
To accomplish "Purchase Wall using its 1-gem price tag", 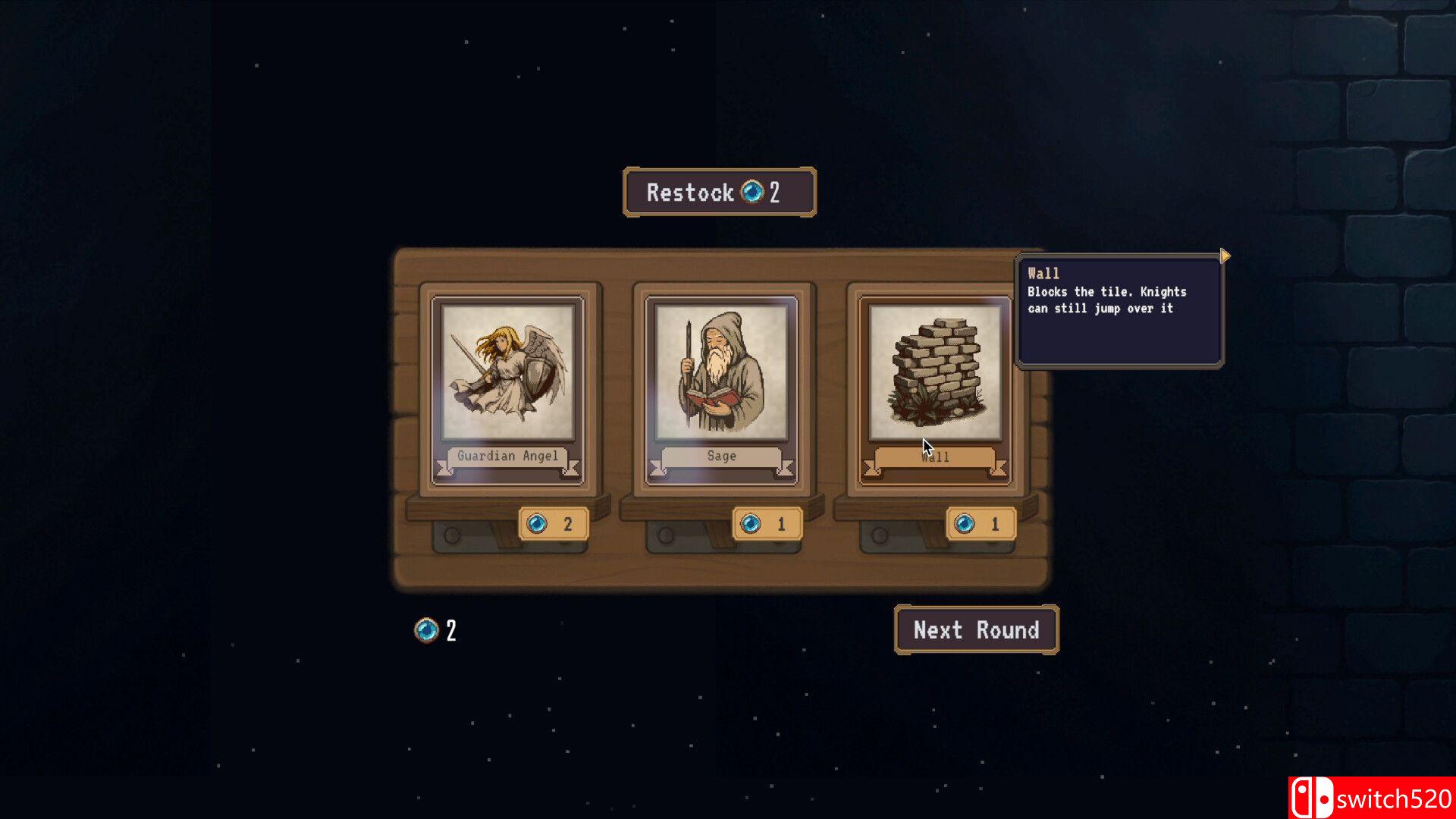I will (981, 524).
